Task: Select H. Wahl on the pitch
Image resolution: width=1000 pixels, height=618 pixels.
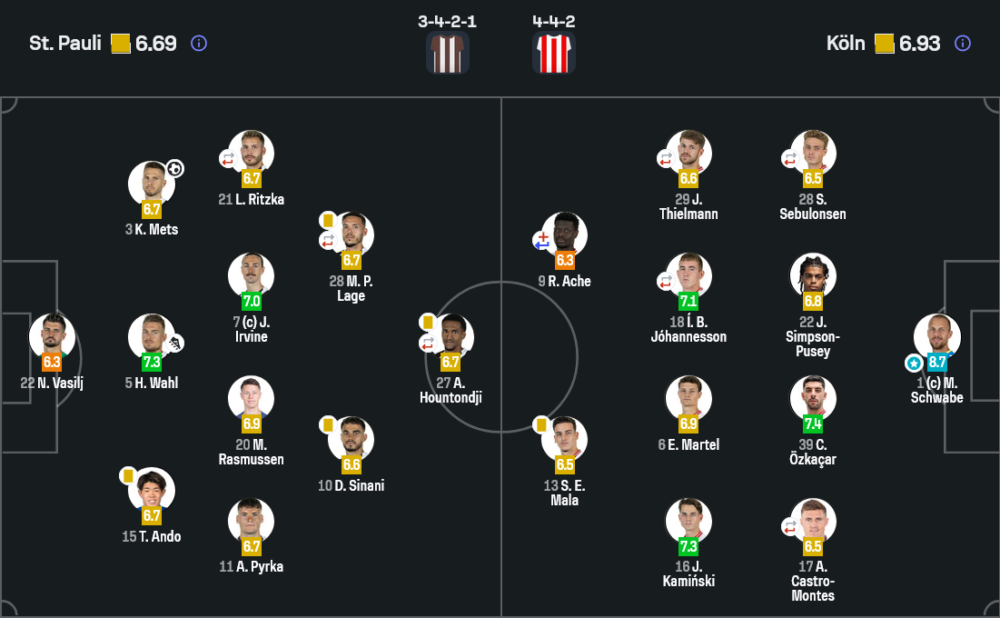Action: [151, 337]
